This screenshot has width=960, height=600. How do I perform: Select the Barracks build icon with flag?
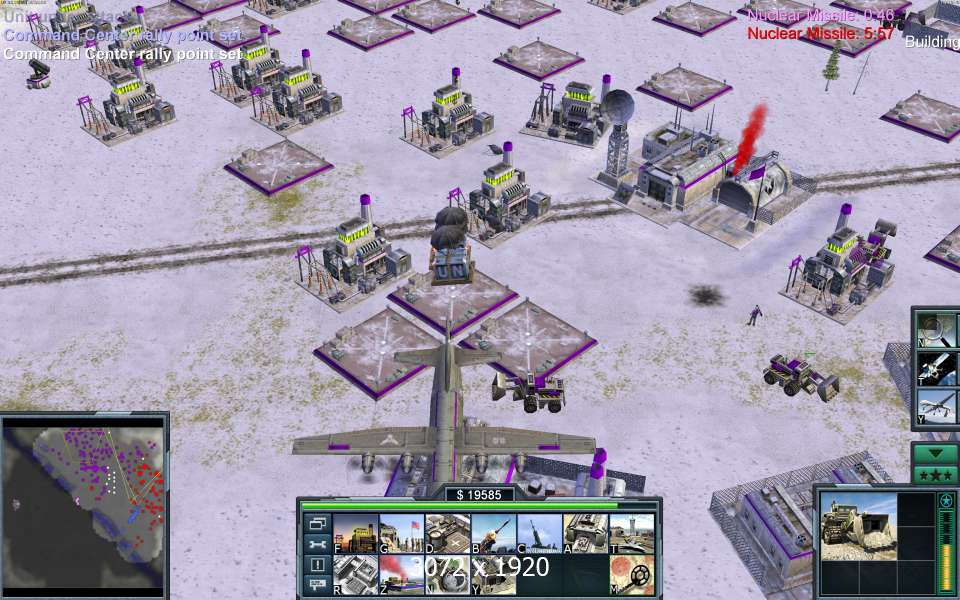[401, 533]
